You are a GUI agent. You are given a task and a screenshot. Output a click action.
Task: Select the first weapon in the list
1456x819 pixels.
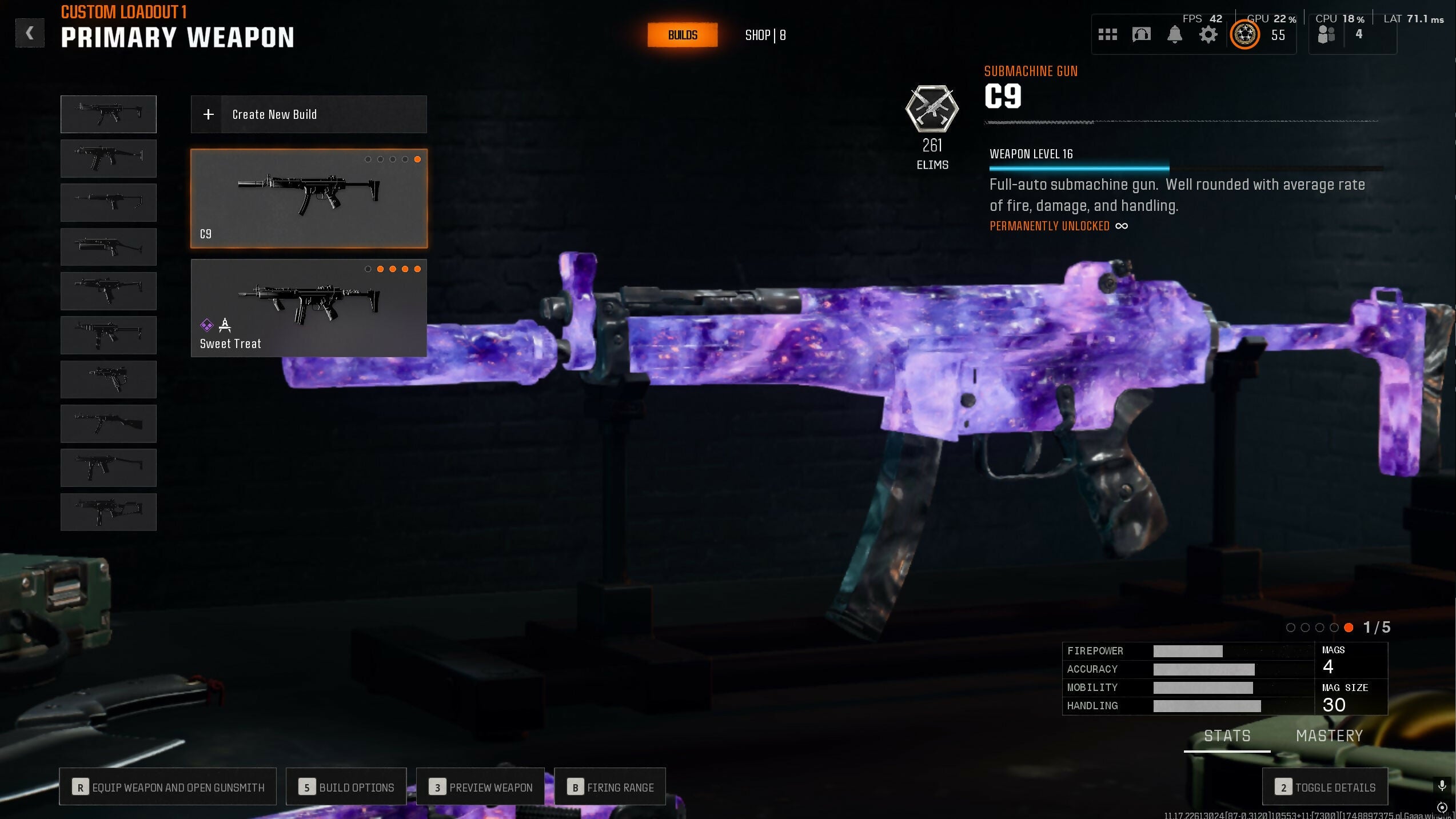[x=109, y=114]
